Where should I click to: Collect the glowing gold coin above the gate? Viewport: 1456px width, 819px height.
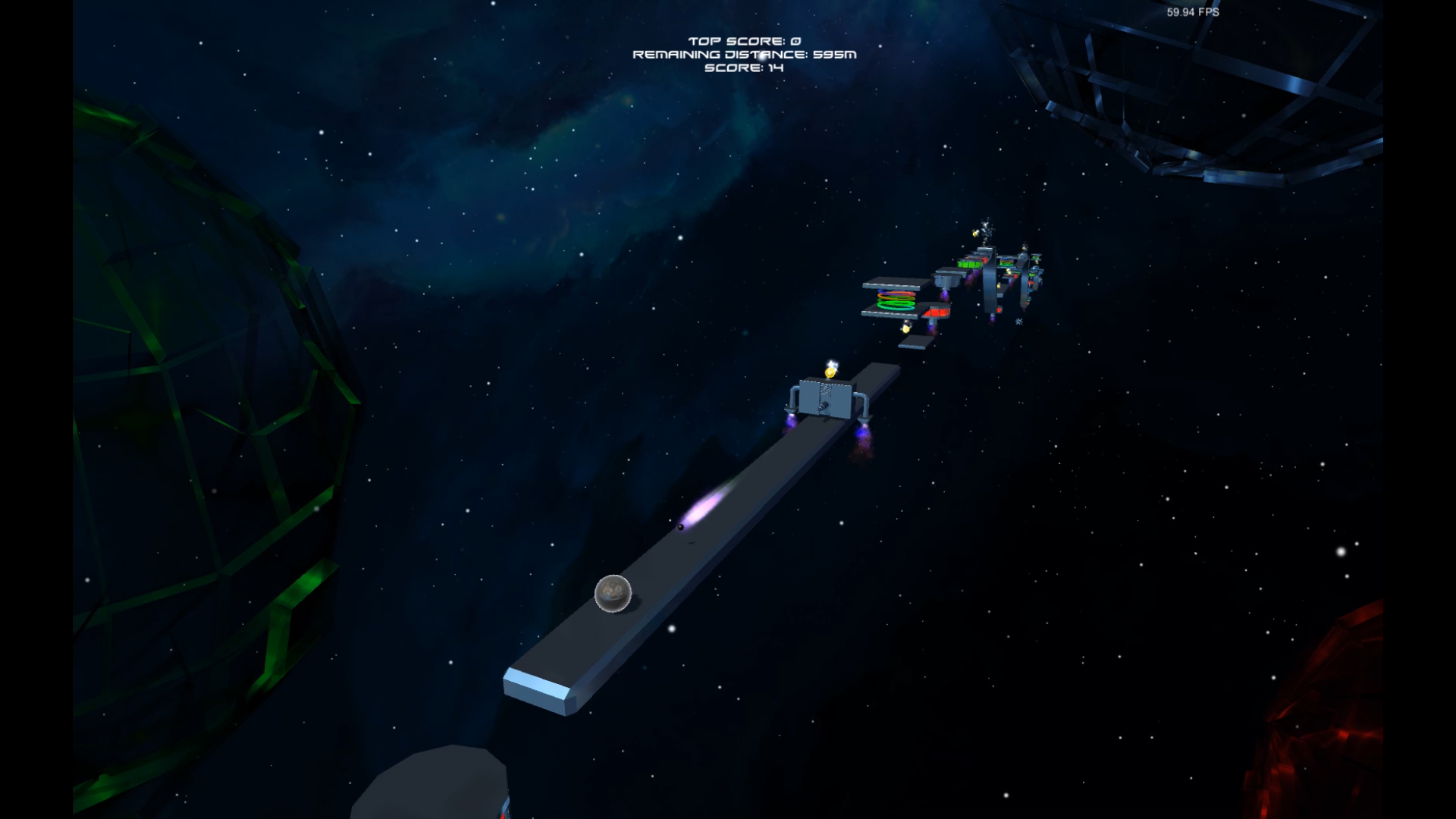pos(830,373)
